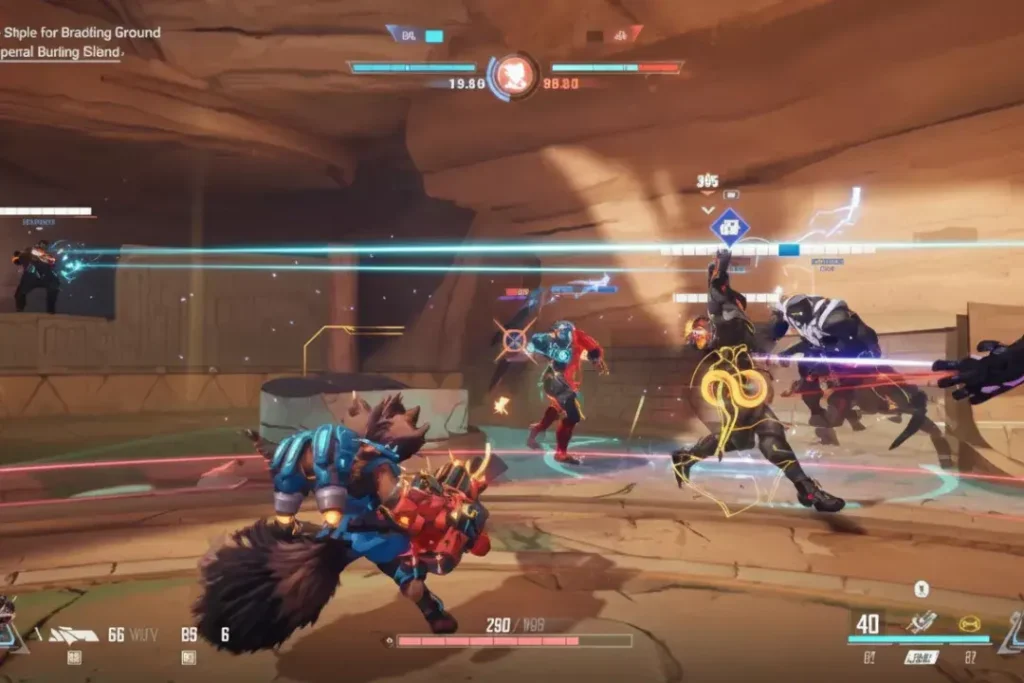The image size is (1024, 683).
Task: Open the objective tracker text
Action: pyautogui.click(x=80, y=42)
